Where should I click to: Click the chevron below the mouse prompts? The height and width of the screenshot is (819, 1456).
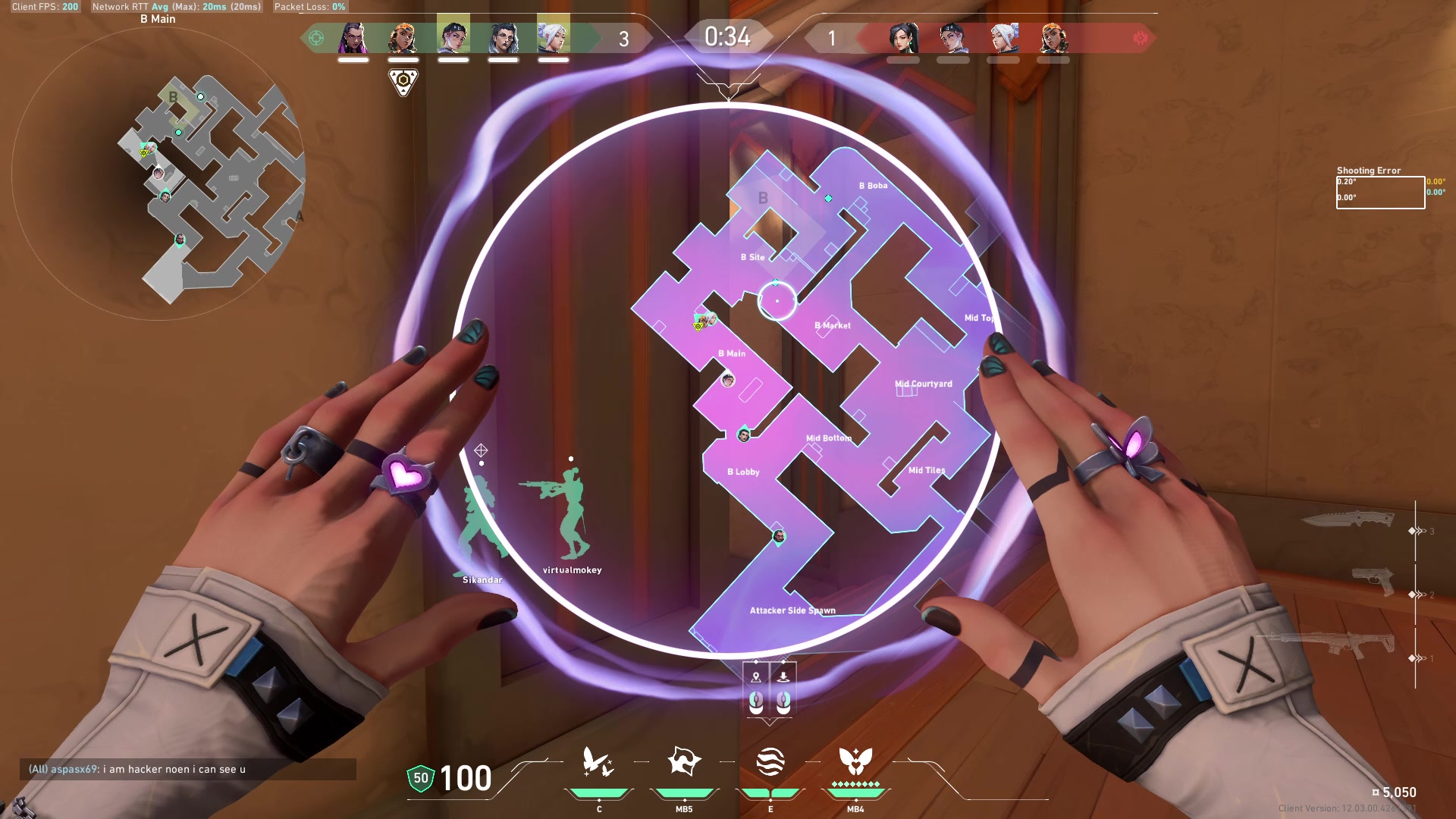click(x=770, y=720)
